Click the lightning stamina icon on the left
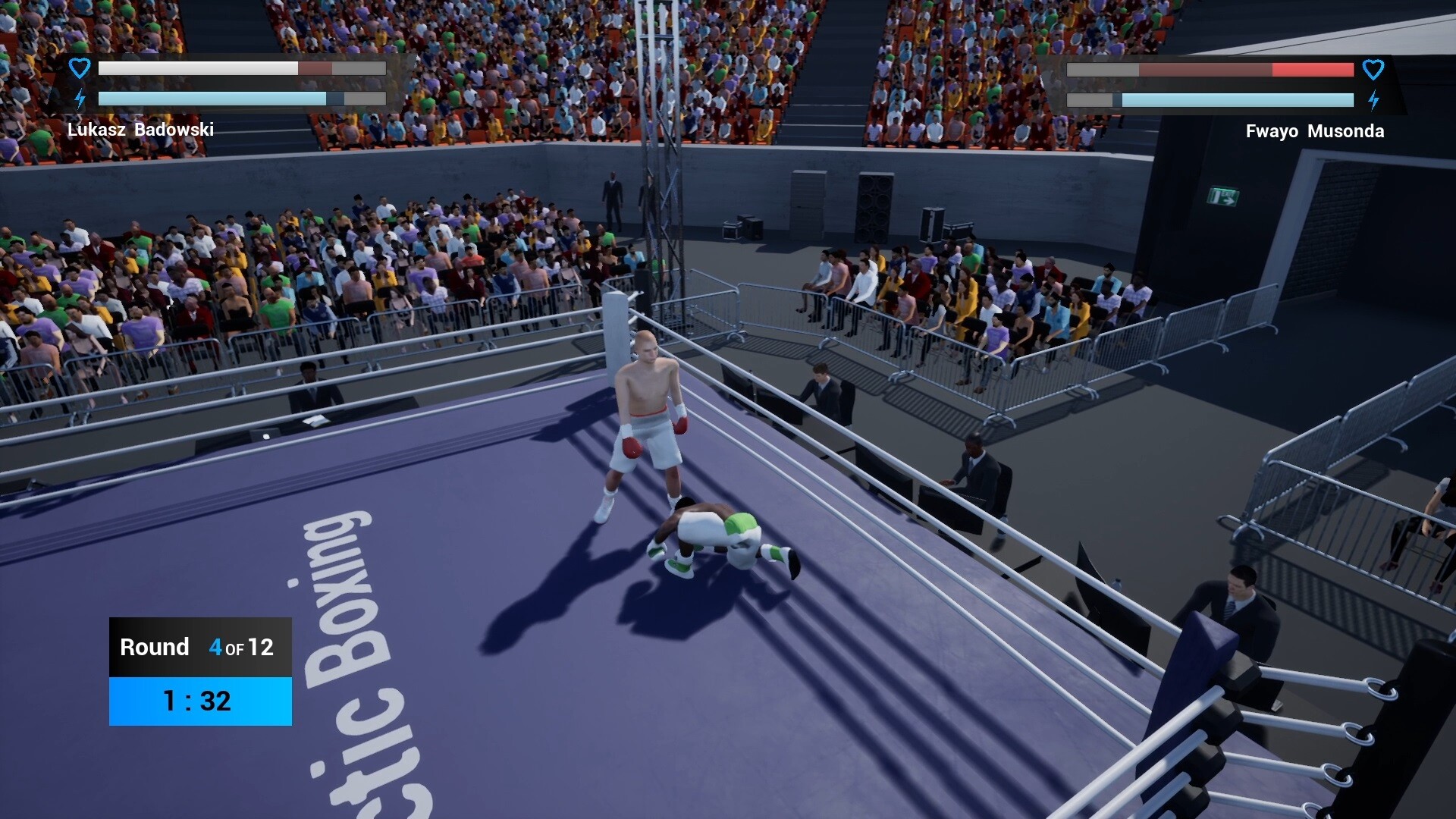 pos(79,97)
